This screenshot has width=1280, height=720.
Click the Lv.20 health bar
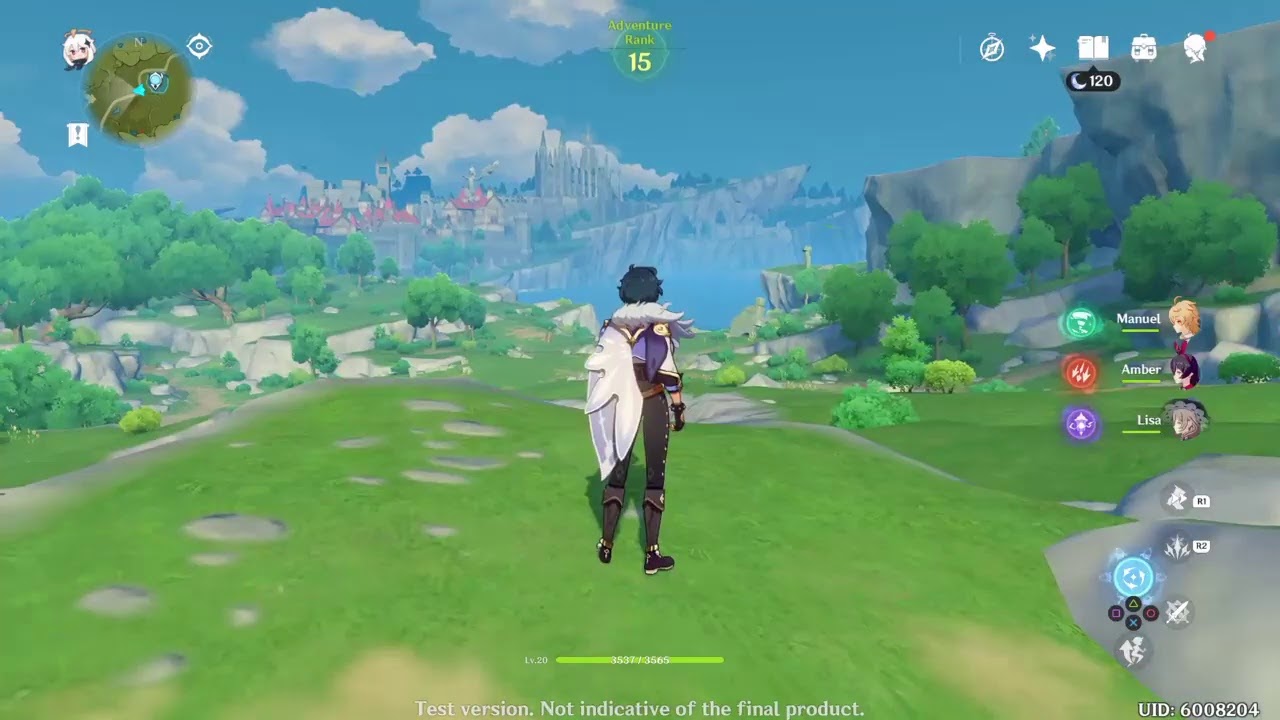[640, 660]
